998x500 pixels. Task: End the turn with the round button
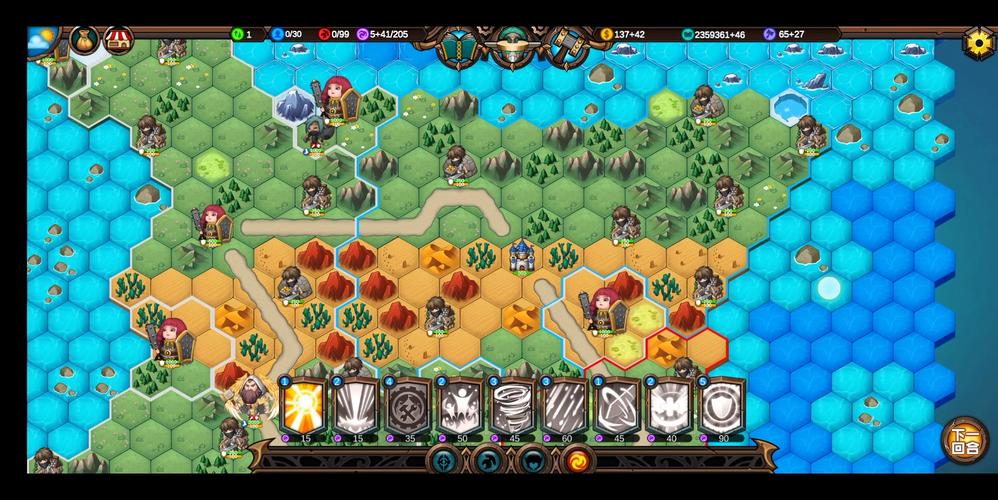(x=964, y=440)
